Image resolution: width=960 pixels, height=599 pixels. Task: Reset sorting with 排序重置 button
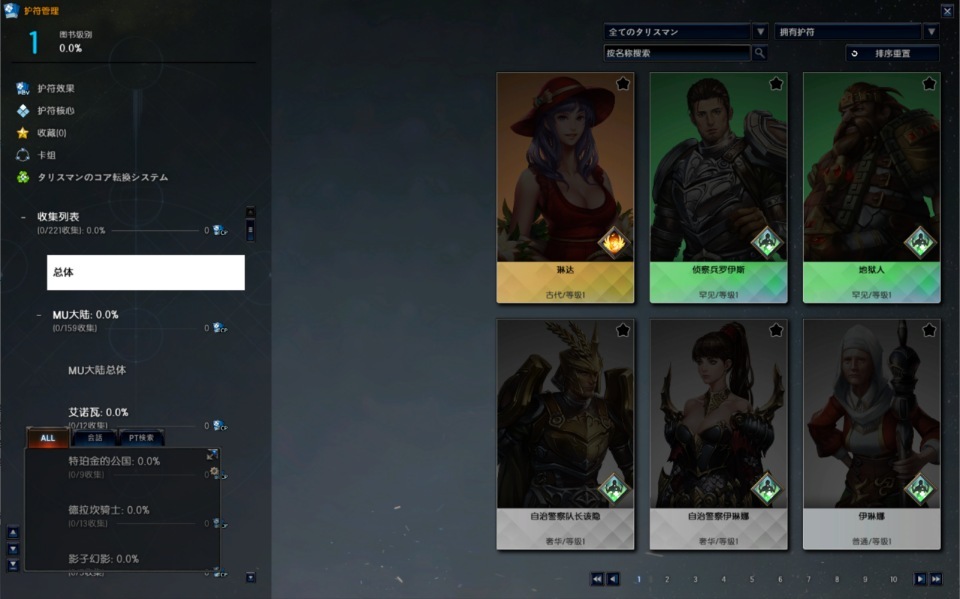pos(892,53)
